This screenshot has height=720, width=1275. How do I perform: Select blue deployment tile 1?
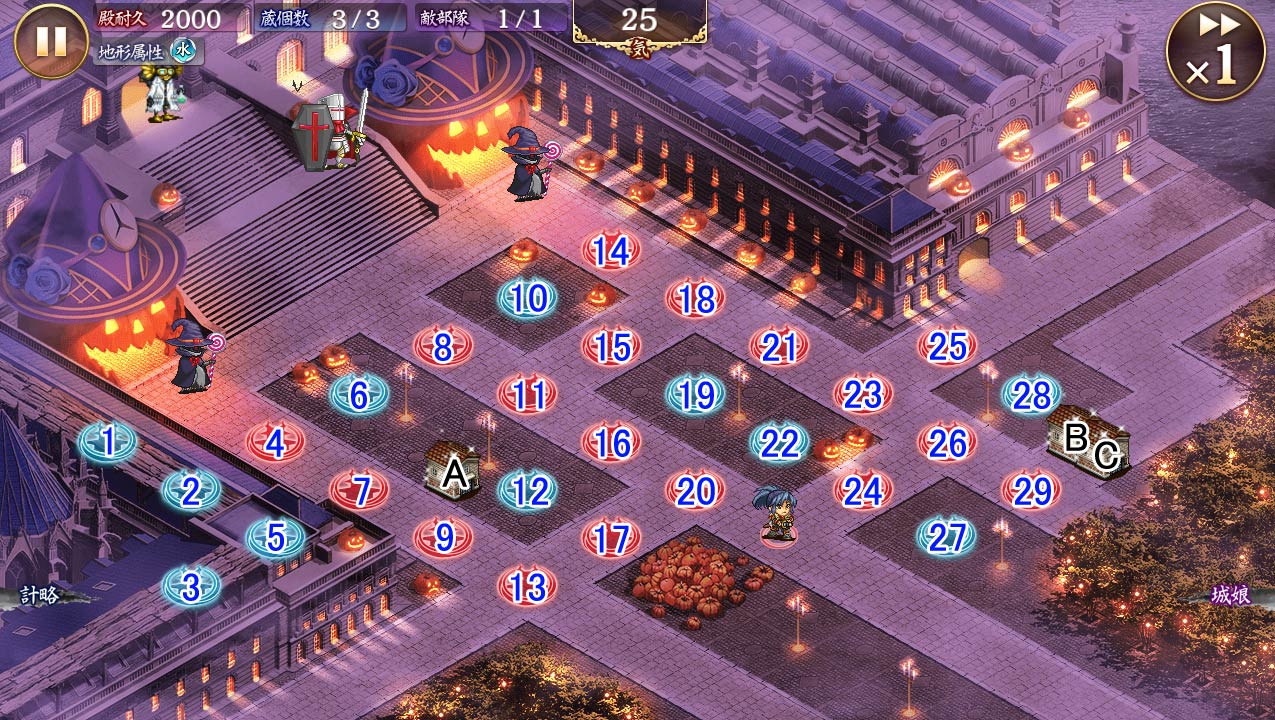[x=107, y=441]
